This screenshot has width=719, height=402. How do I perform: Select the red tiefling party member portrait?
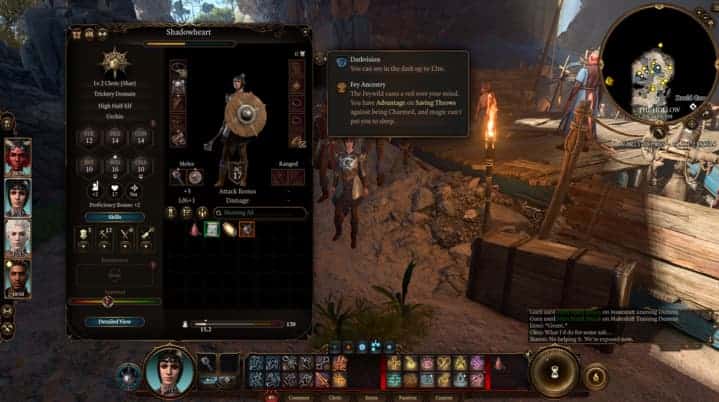click(x=17, y=155)
